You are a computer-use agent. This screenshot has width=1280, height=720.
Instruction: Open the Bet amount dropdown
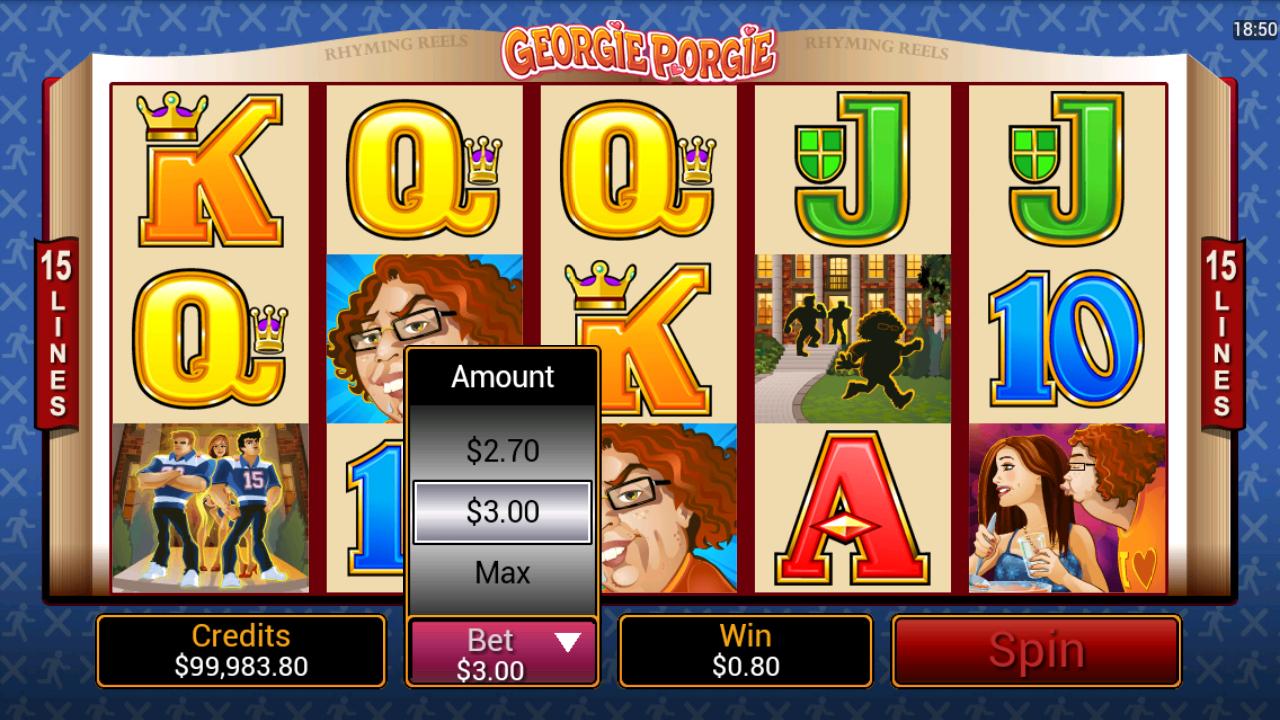565,643
